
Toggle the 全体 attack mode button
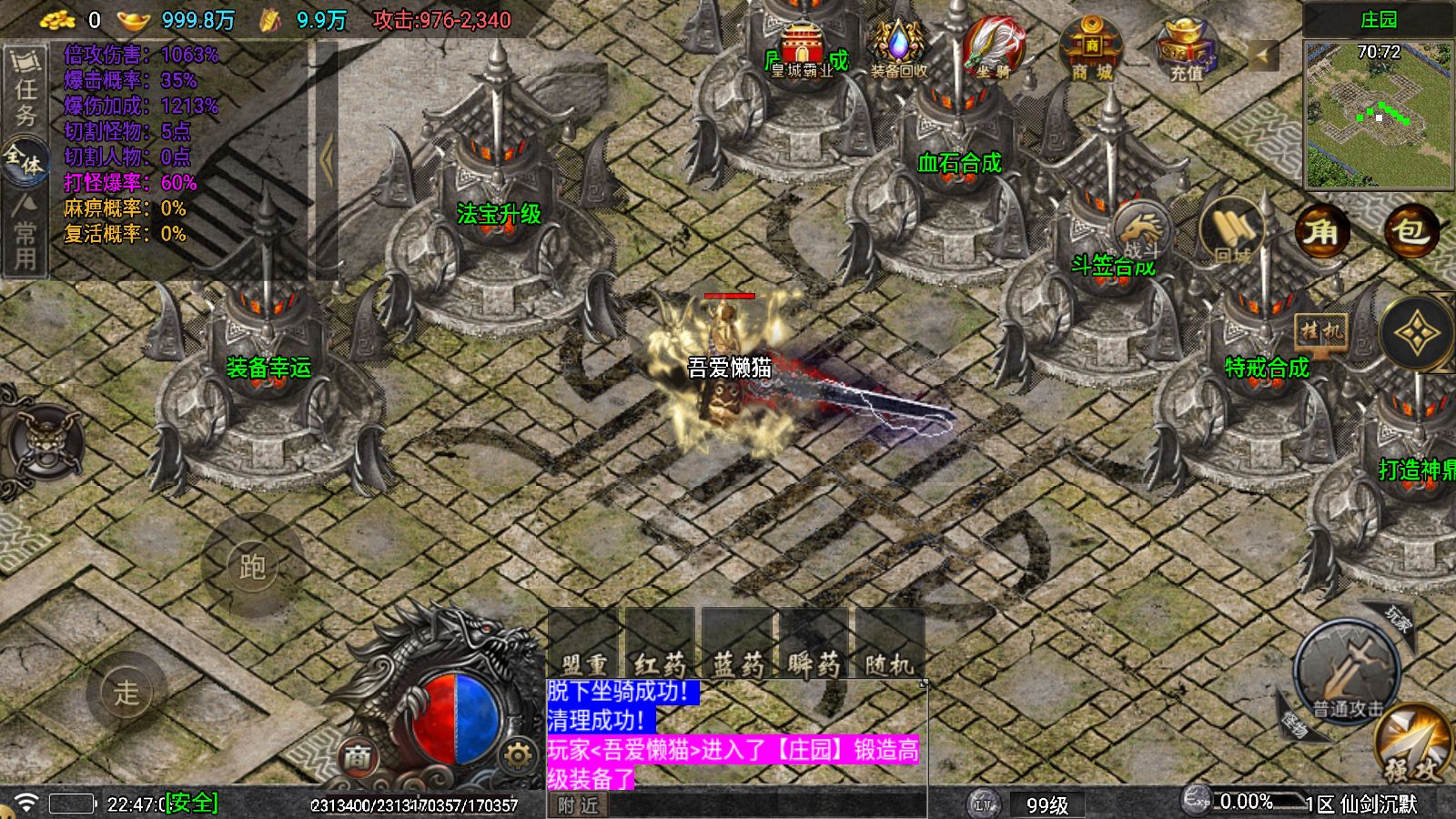(25, 162)
